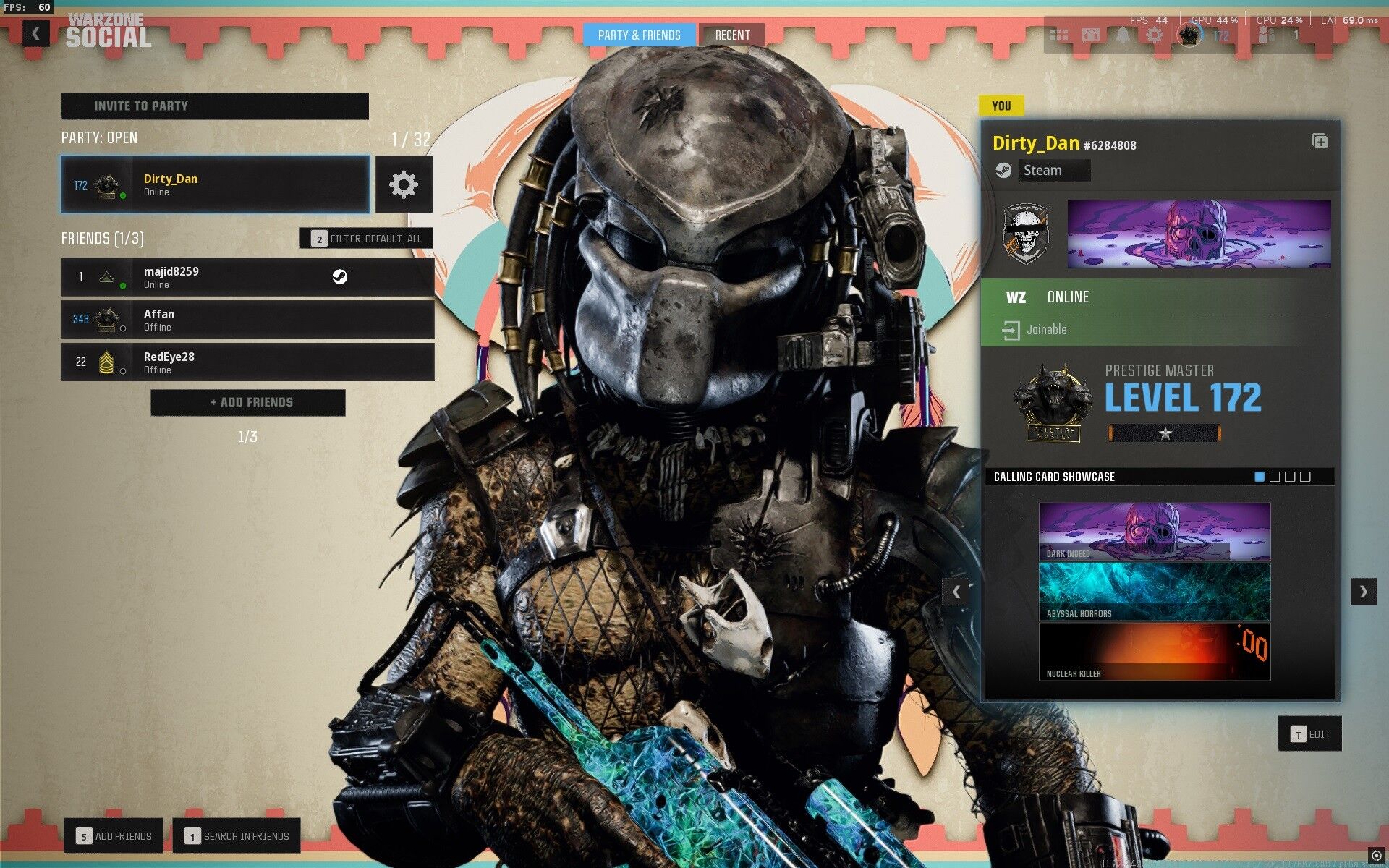Select the Party & Friends tab
Image resolution: width=1389 pixels, height=868 pixels.
pyautogui.click(x=640, y=35)
